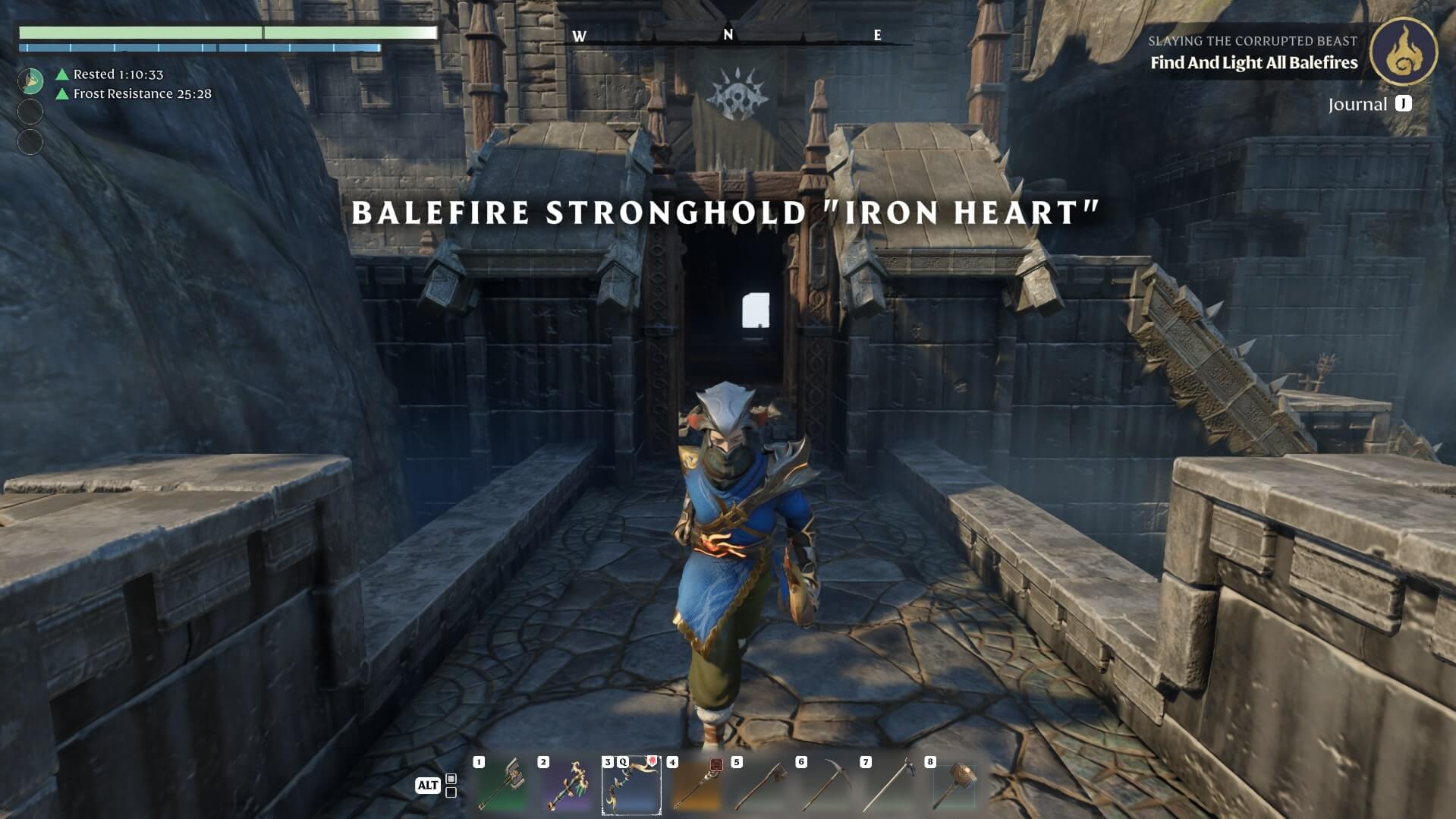Select the thin-handled tool in slot 7
Screen dimensions: 1456x819
pyautogui.click(x=889, y=786)
